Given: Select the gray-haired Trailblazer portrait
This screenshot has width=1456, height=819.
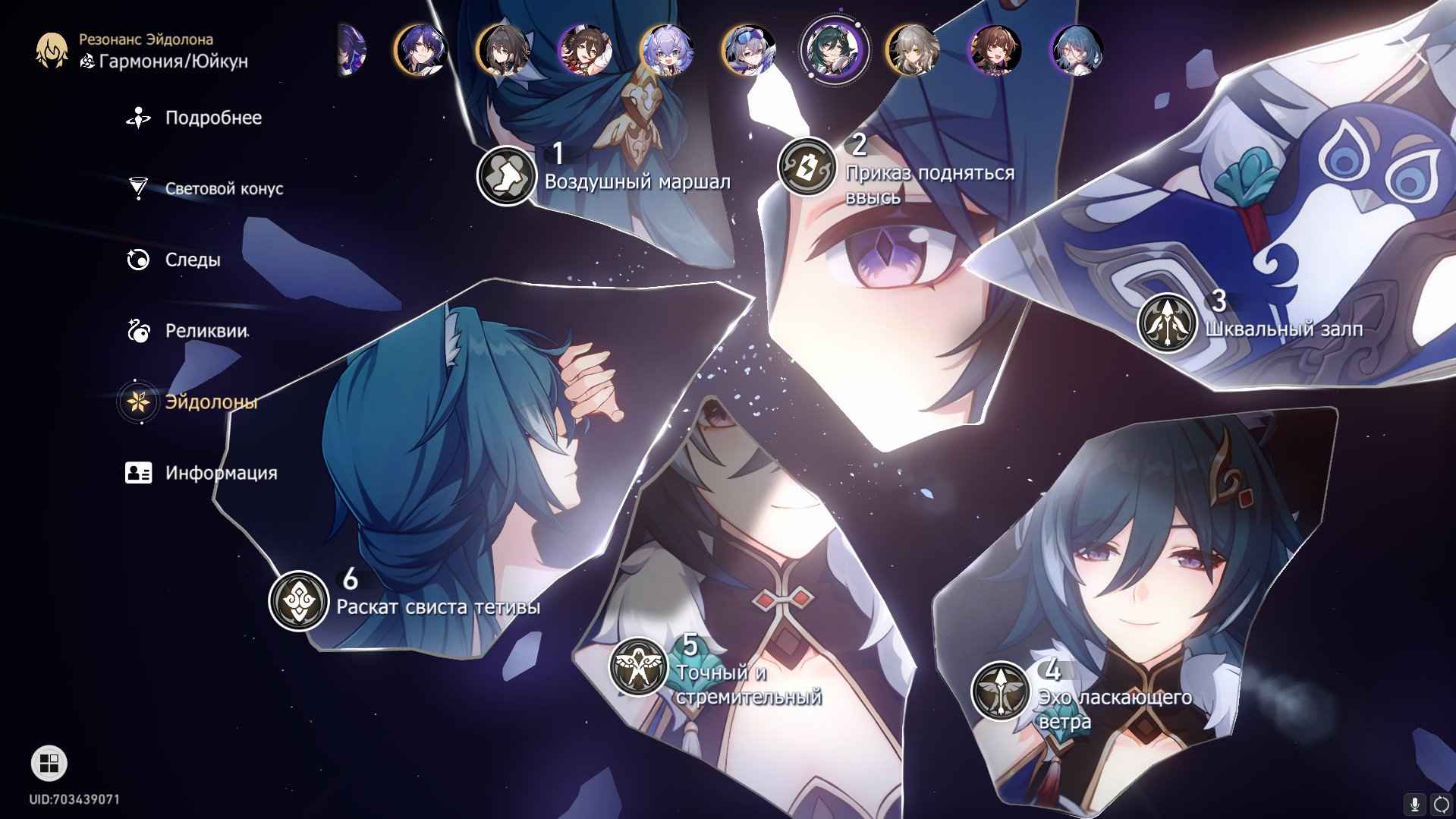Looking at the screenshot, I should [913, 50].
